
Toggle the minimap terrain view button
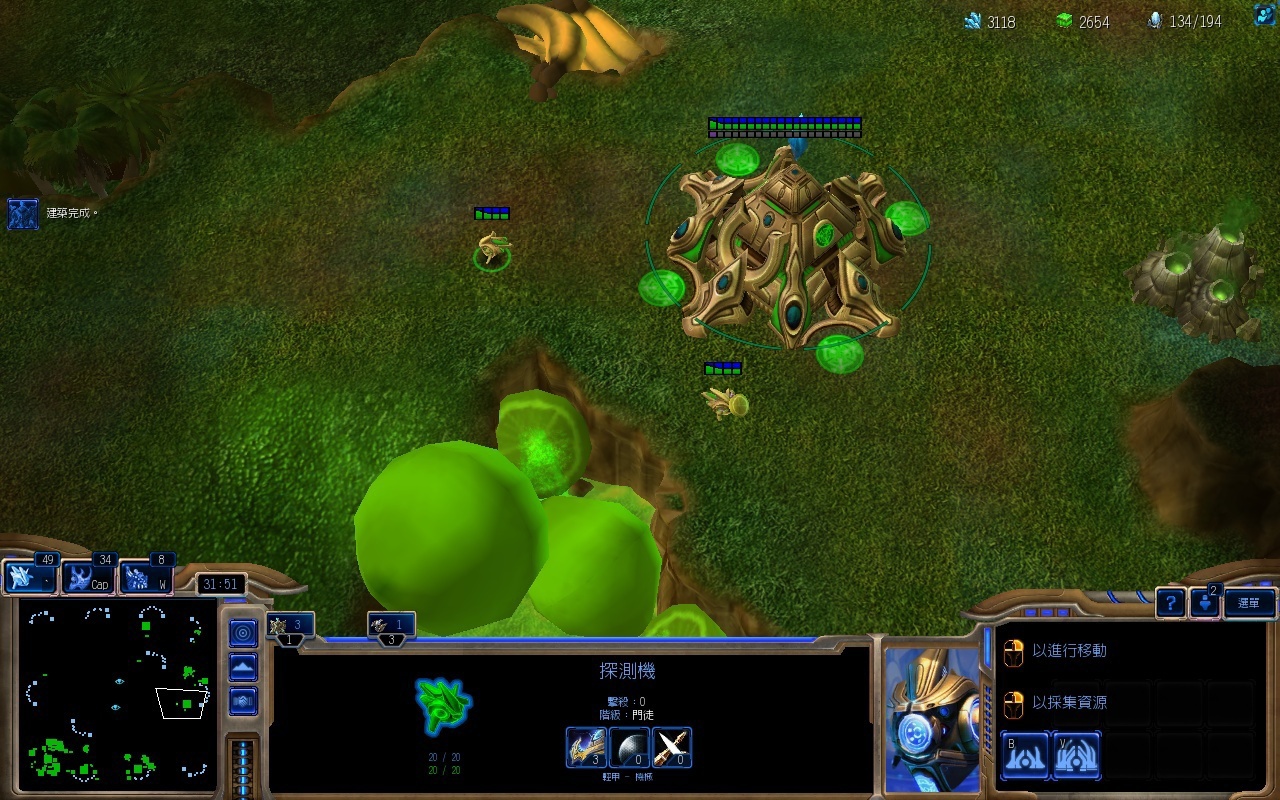(243, 667)
